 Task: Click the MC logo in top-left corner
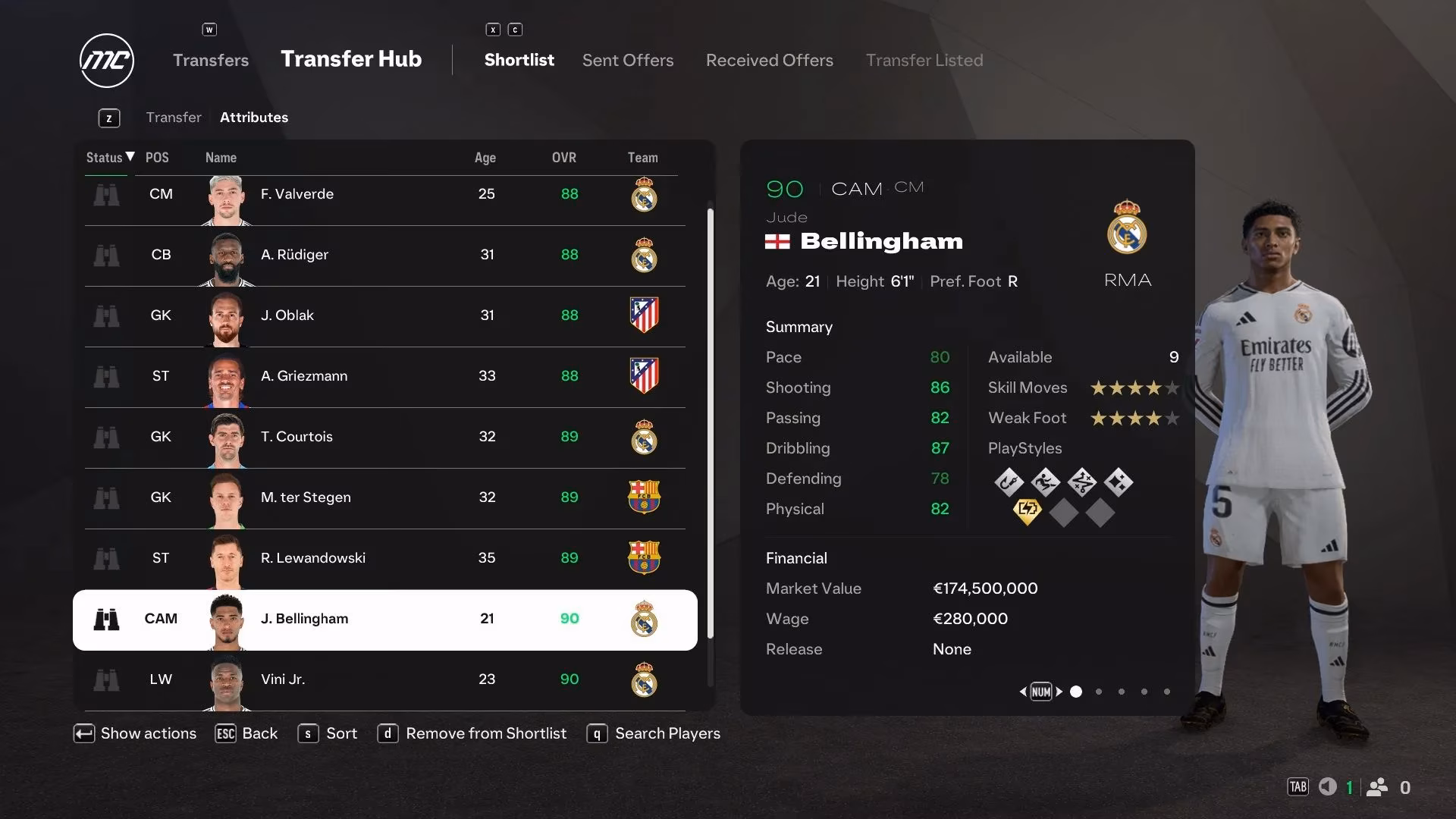106,60
